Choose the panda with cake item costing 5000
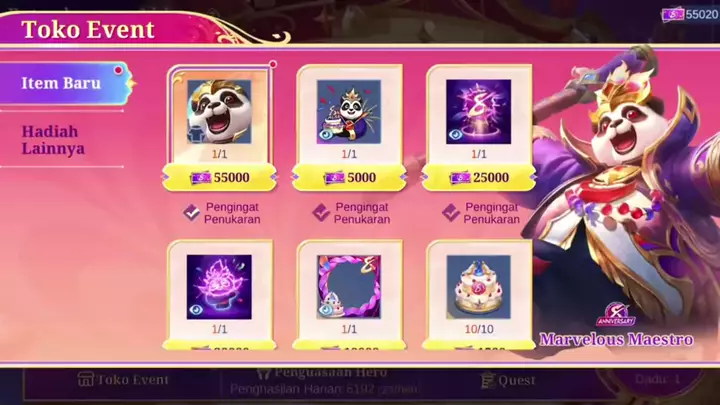The height and width of the screenshot is (405, 720). [x=349, y=112]
